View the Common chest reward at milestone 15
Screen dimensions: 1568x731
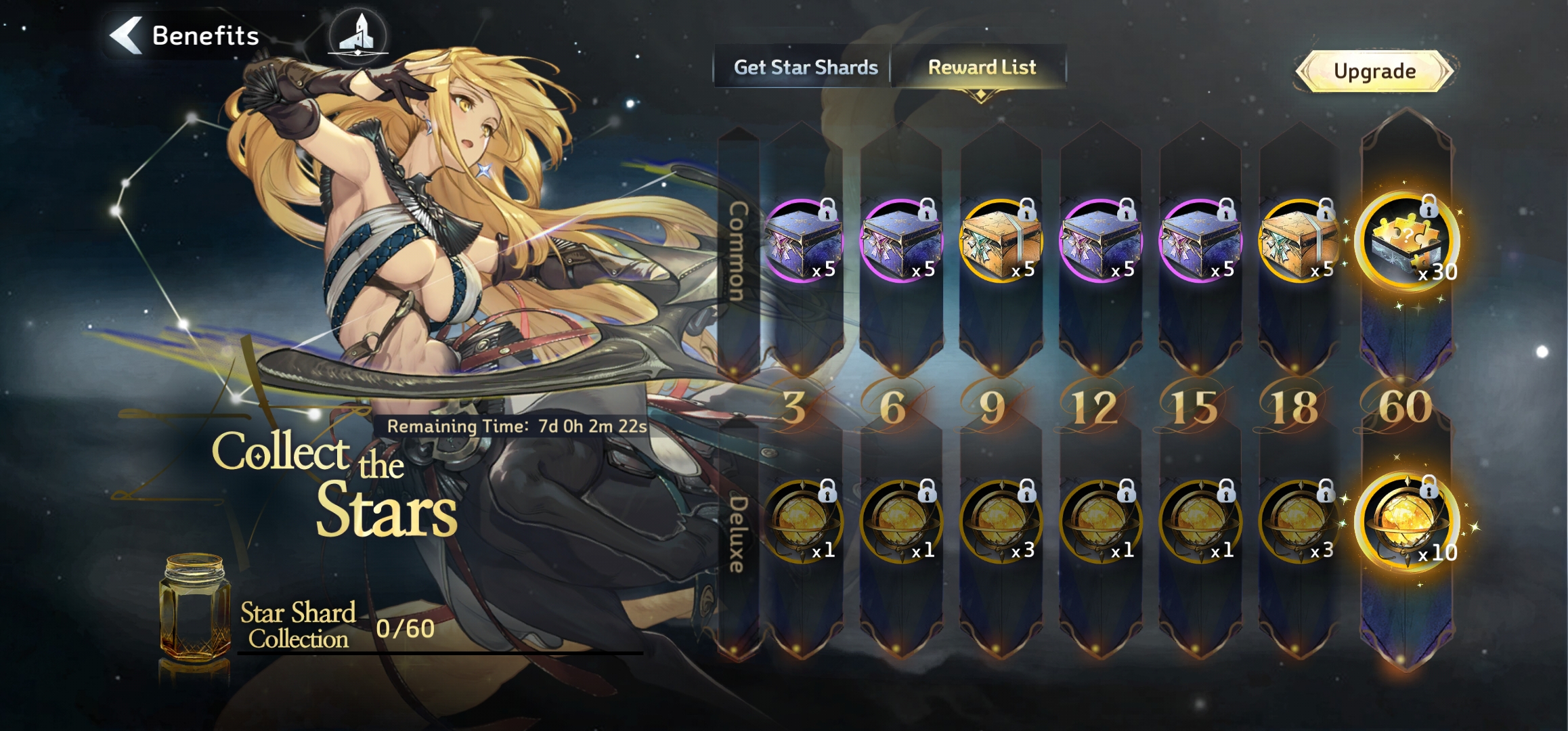[x=1200, y=241]
